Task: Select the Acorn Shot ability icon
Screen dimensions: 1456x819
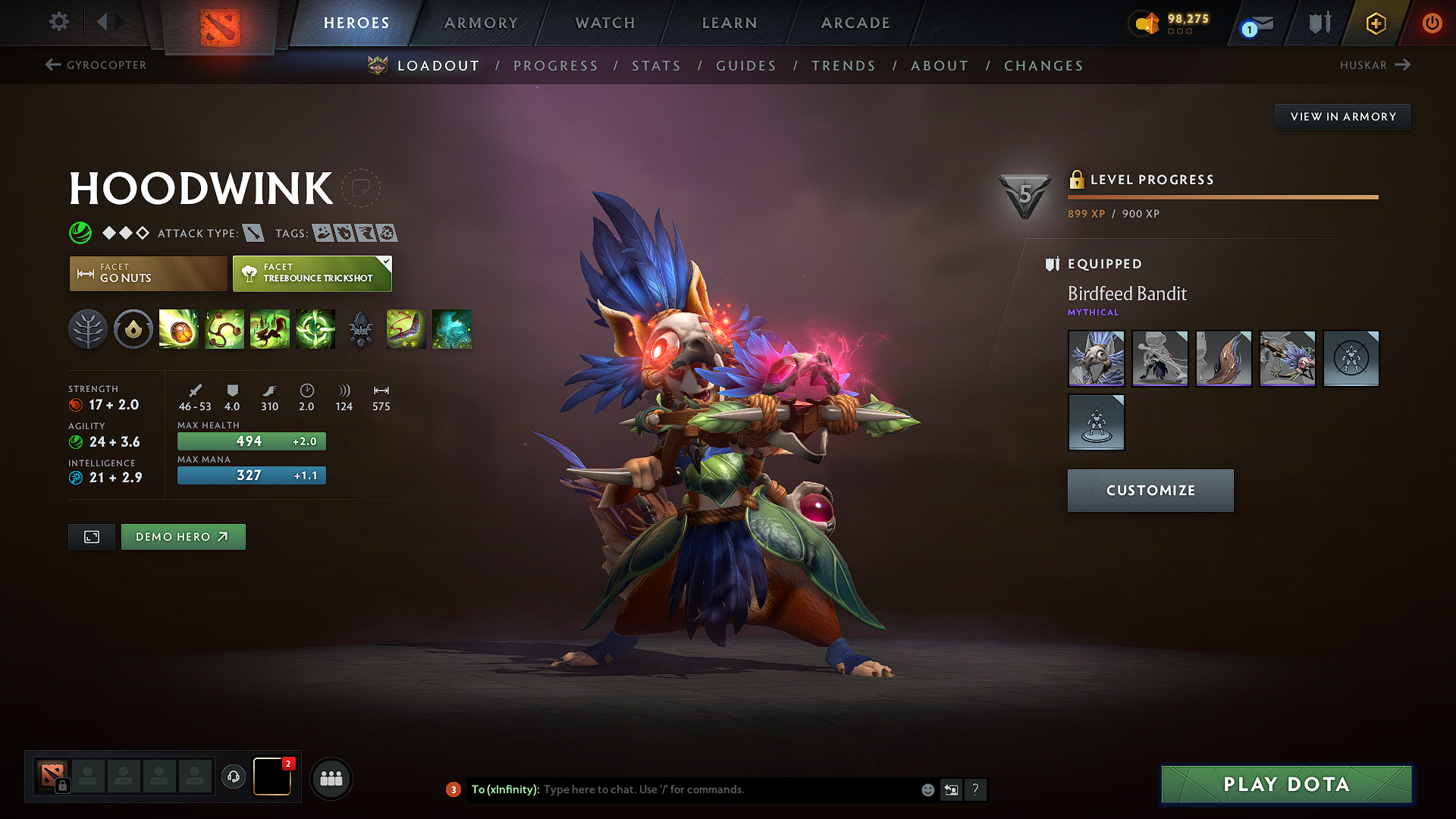Action: tap(179, 329)
